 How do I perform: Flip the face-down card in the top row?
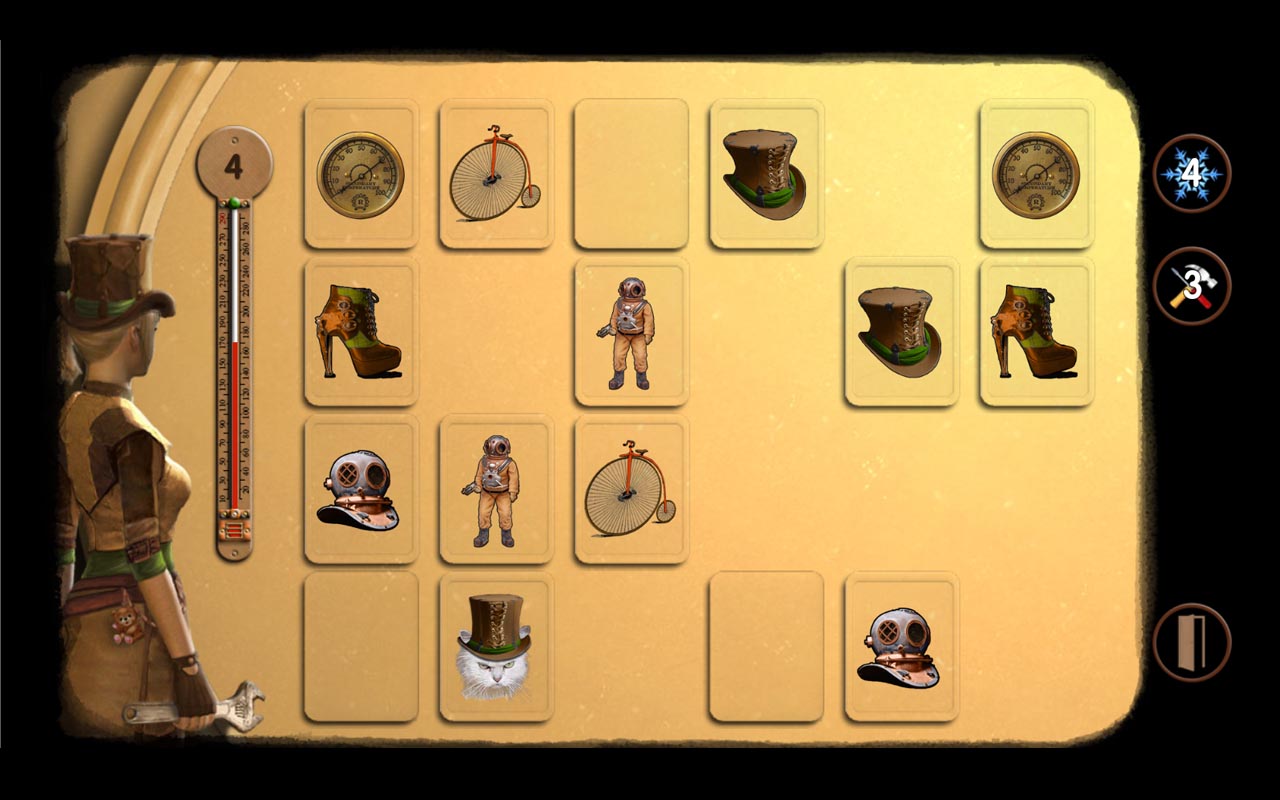click(631, 173)
